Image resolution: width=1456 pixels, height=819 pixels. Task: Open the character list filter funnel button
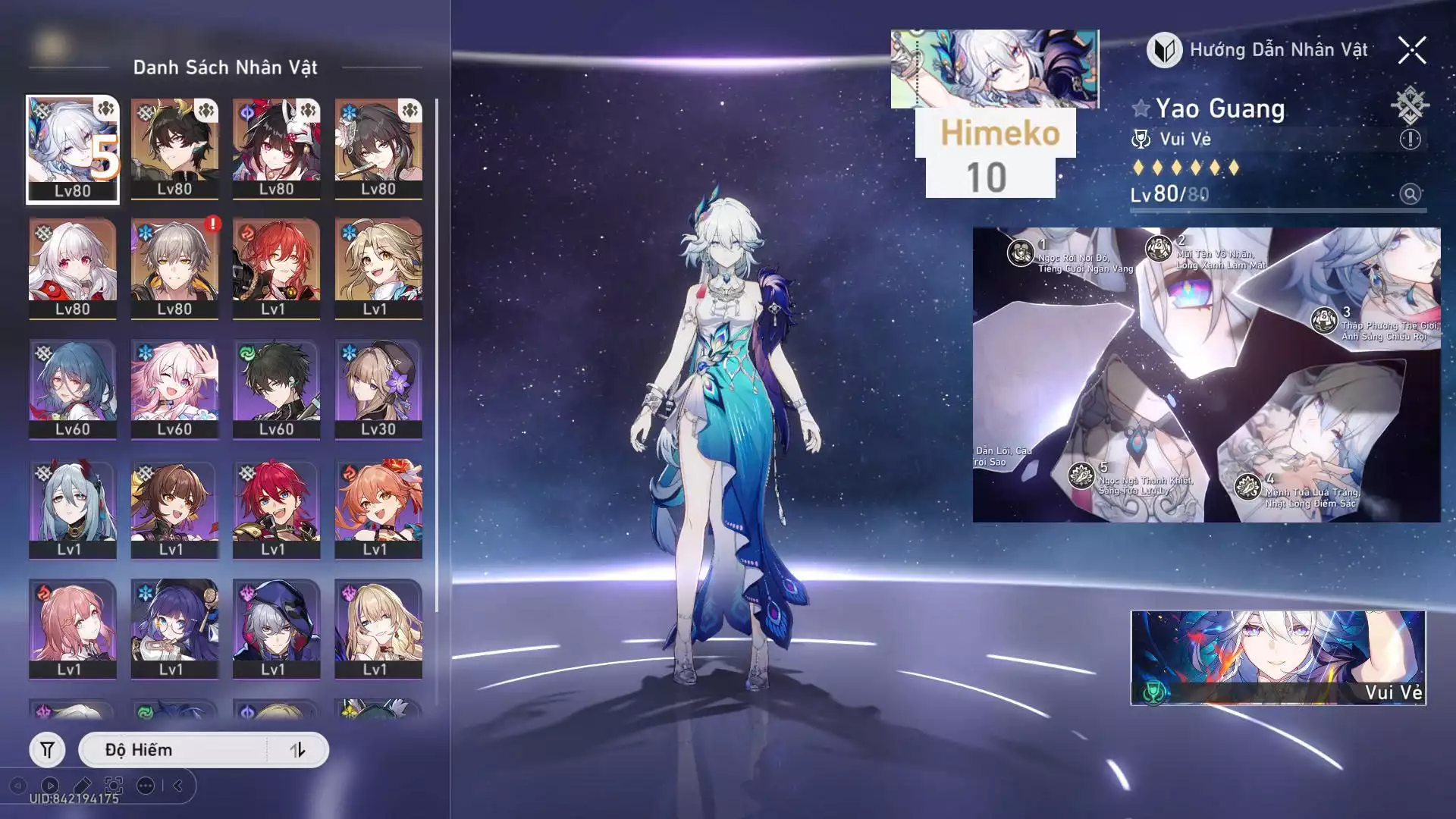(x=47, y=750)
